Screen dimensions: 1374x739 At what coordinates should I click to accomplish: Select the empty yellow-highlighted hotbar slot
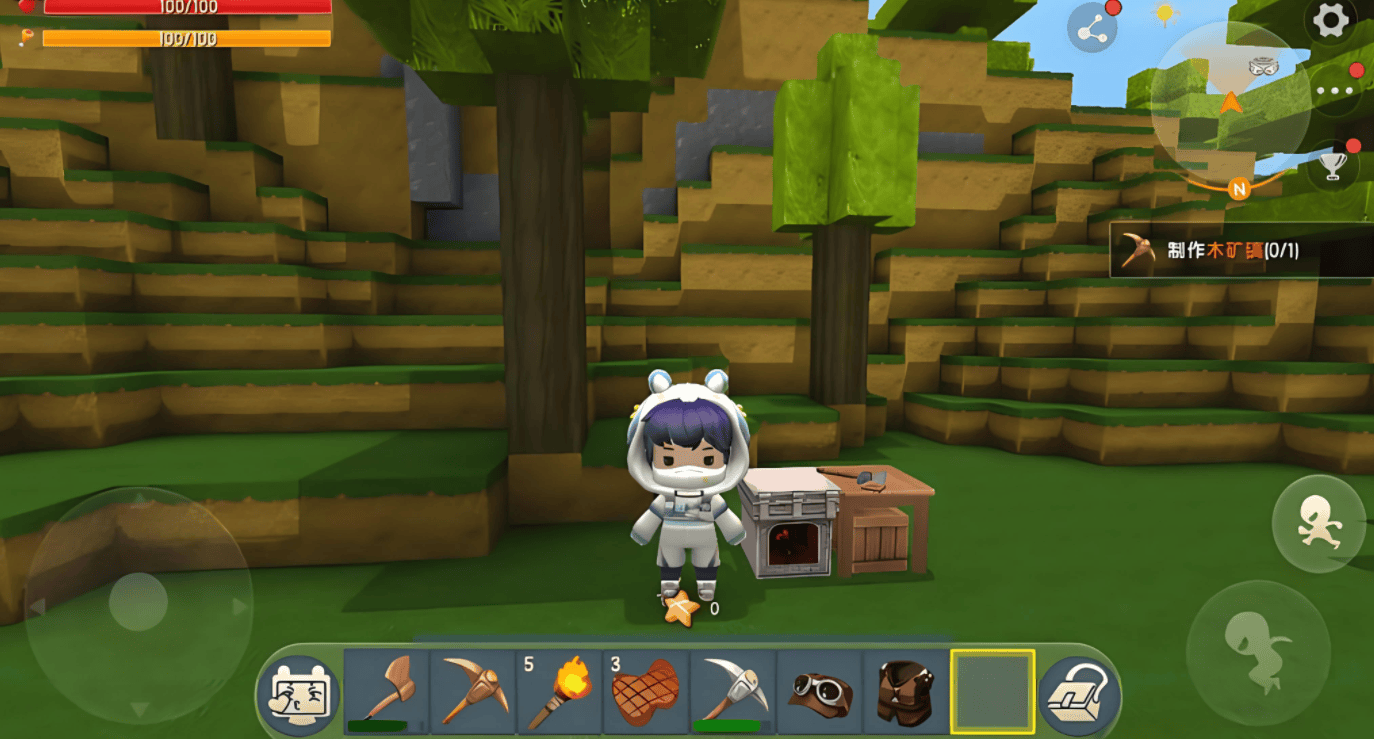pos(992,690)
